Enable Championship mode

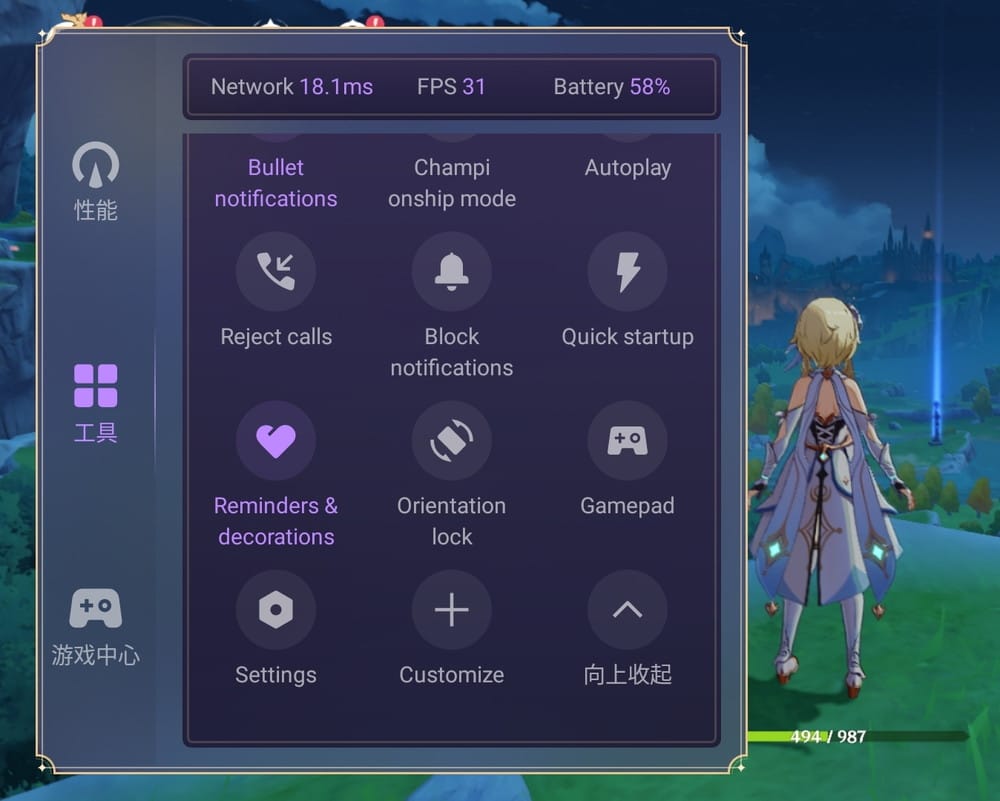(x=452, y=182)
